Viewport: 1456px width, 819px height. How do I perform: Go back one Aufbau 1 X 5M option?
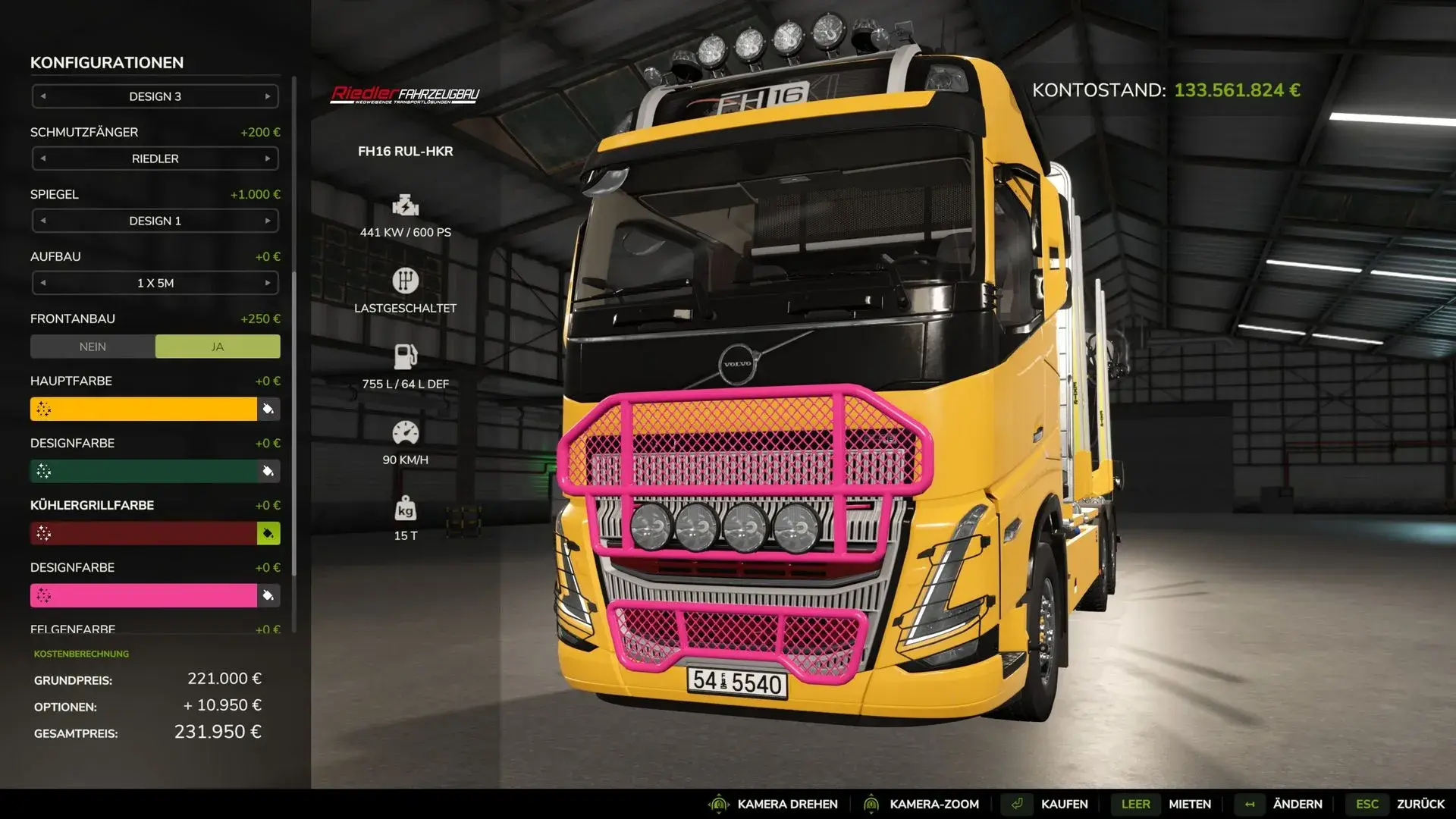43,283
